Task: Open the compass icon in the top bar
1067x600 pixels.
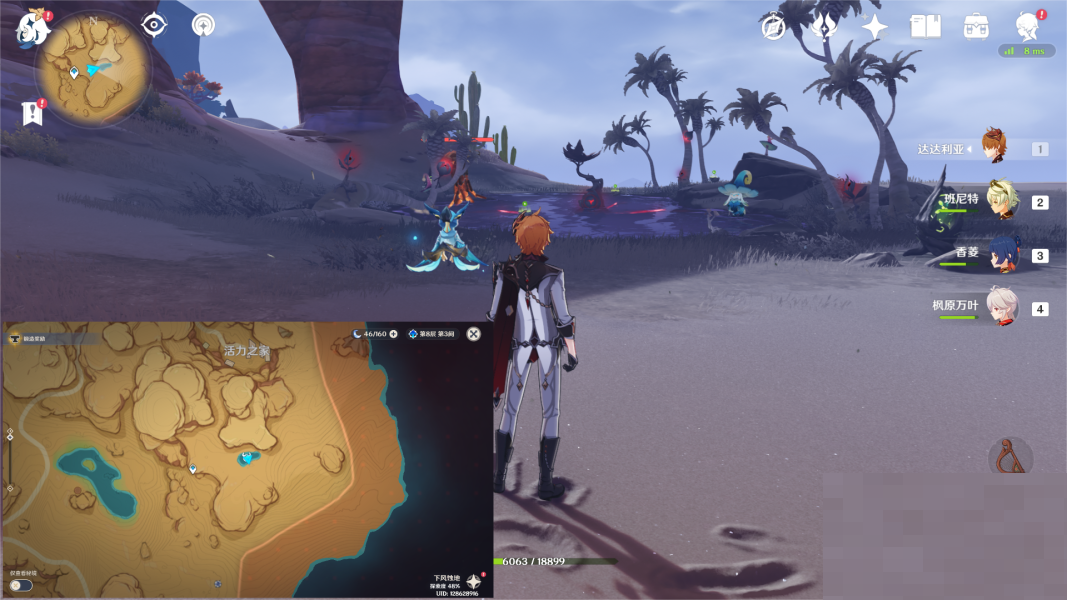Action: (772, 27)
